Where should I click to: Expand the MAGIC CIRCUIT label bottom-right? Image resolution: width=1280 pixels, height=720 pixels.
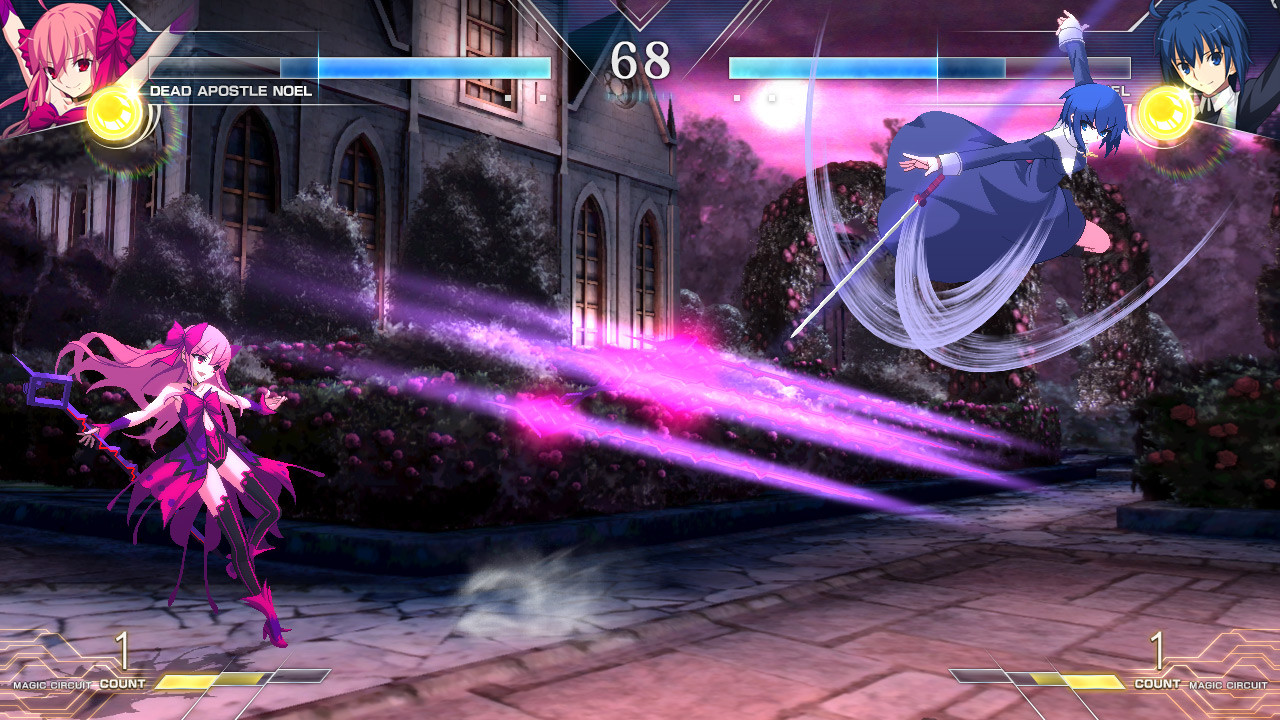(x=1227, y=685)
